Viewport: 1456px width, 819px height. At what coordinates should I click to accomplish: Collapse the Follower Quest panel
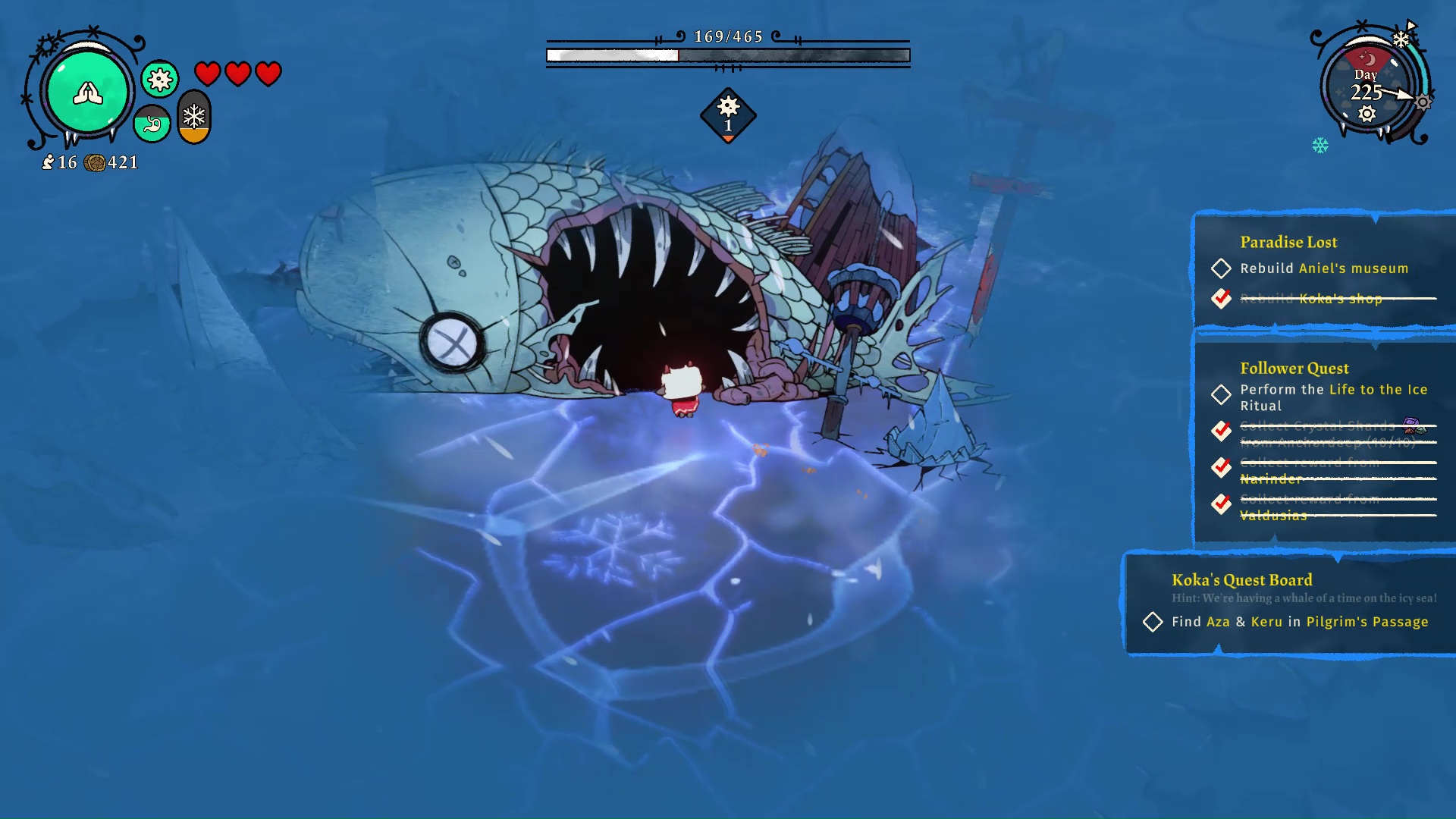tap(1294, 368)
